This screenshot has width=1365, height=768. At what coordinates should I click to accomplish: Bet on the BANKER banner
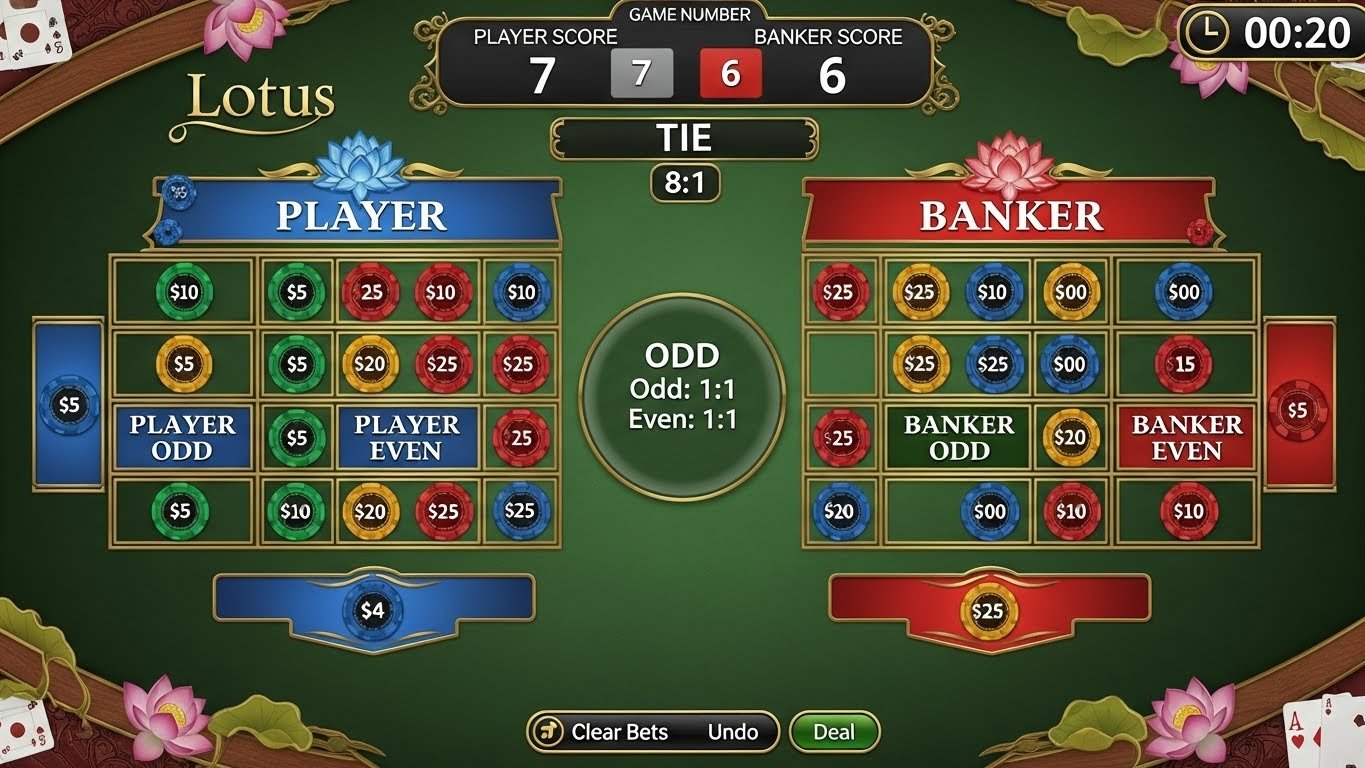1010,215
